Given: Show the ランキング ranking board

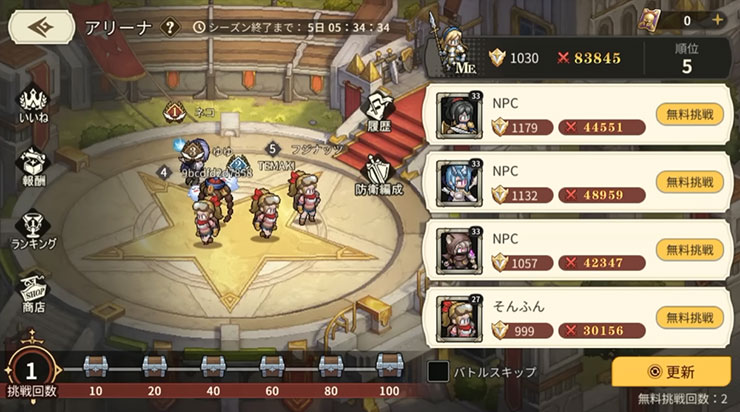Looking at the screenshot, I should [35, 227].
